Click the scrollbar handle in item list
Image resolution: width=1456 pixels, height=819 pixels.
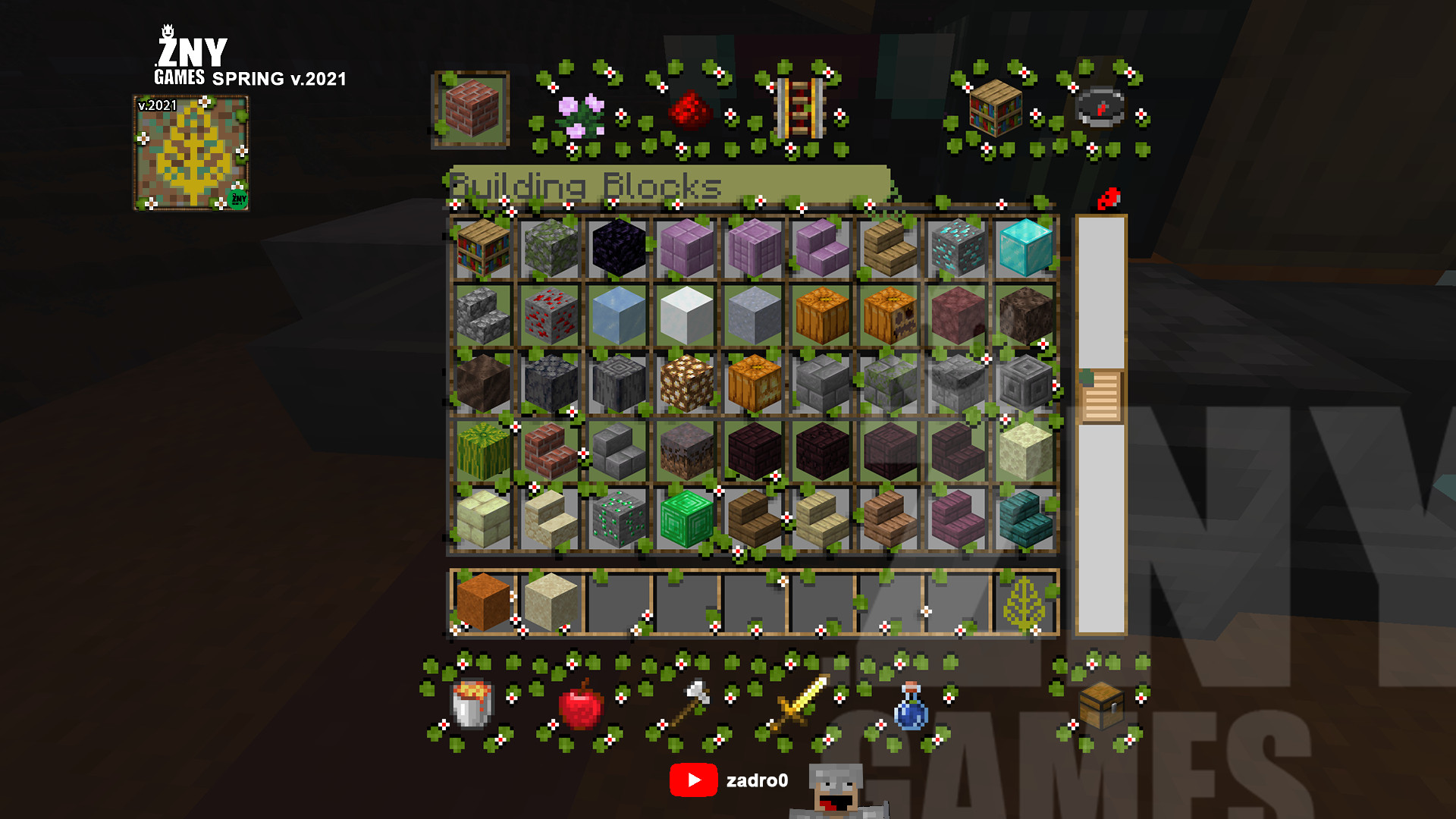point(1100,397)
